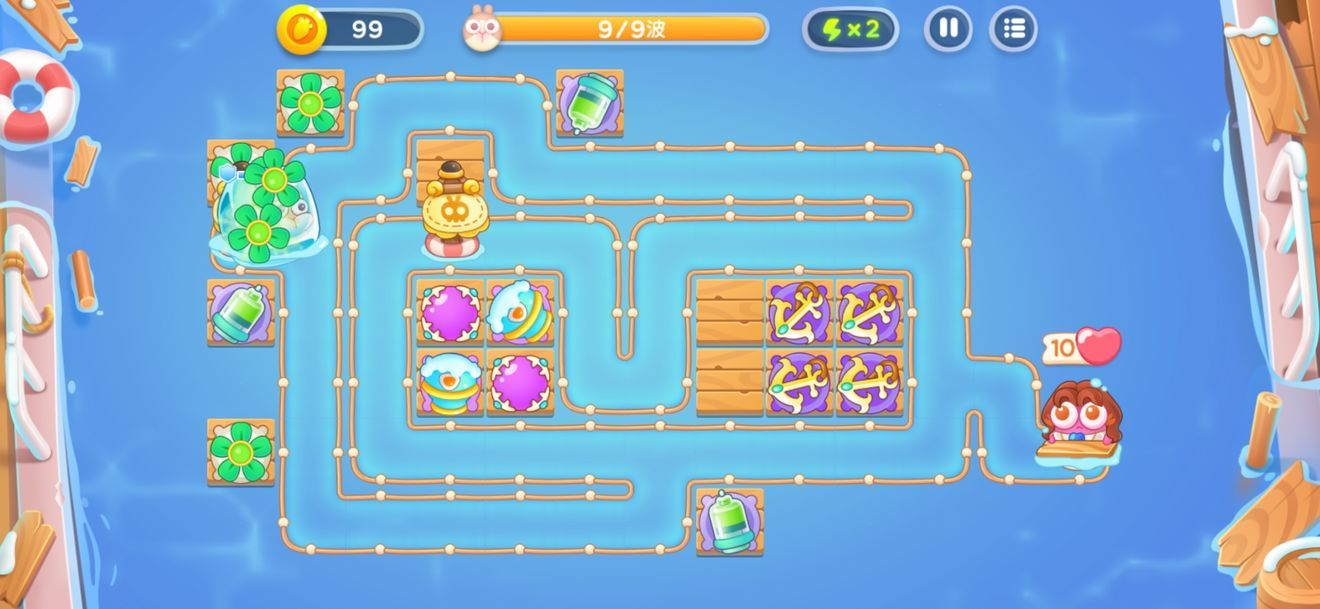Open the list menu button
1320x609 pixels.
point(1013,29)
